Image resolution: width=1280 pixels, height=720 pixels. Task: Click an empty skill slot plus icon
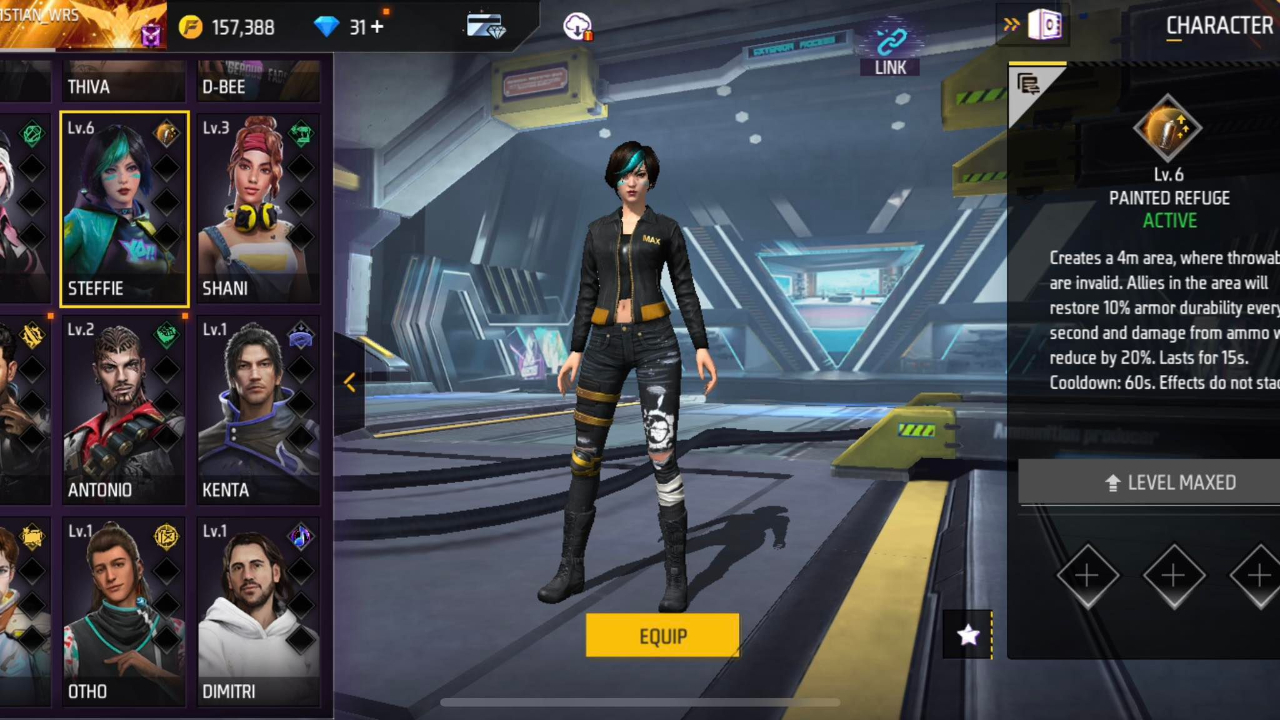(1087, 575)
